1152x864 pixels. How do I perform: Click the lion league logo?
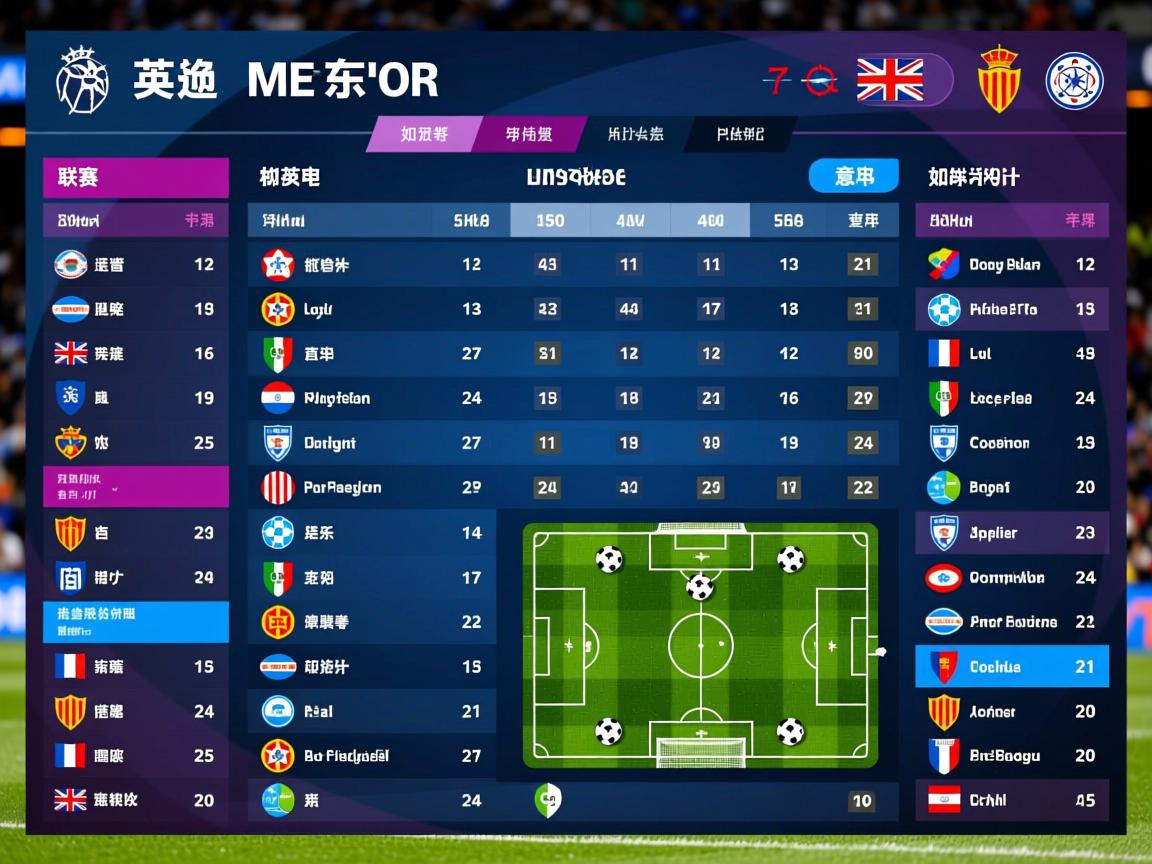point(82,80)
